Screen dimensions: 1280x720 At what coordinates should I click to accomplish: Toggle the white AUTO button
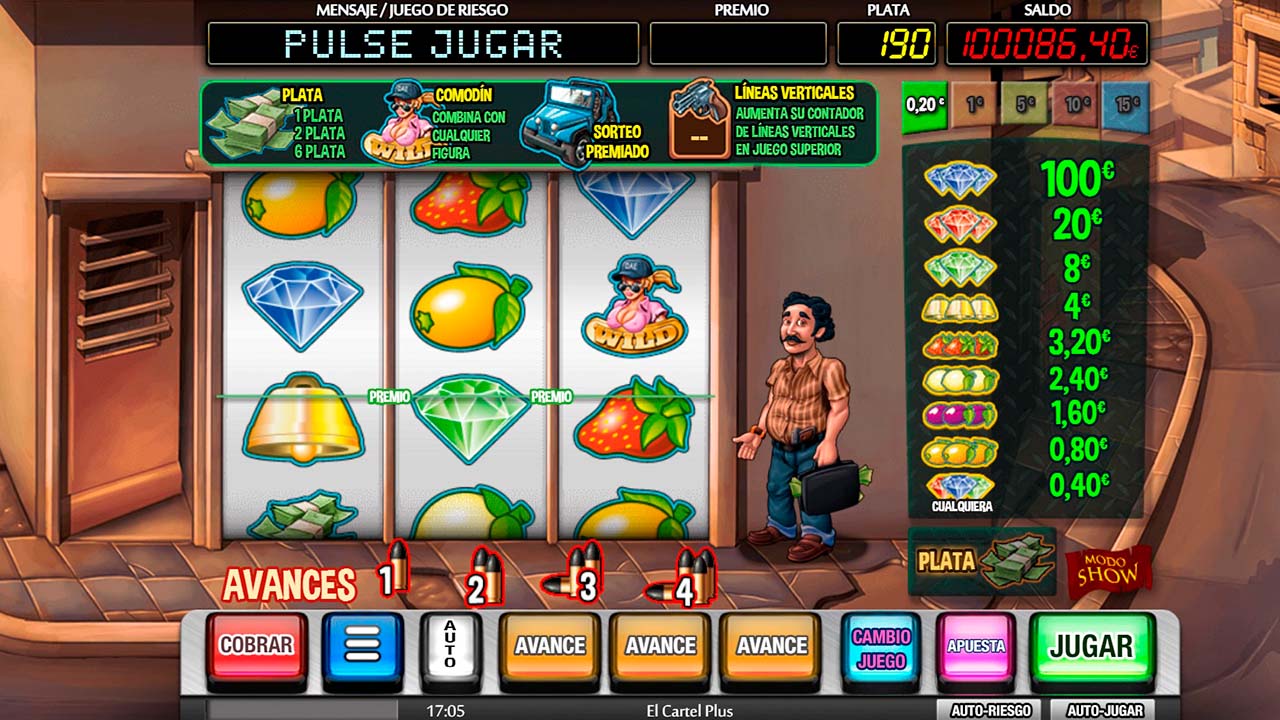[450, 646]
